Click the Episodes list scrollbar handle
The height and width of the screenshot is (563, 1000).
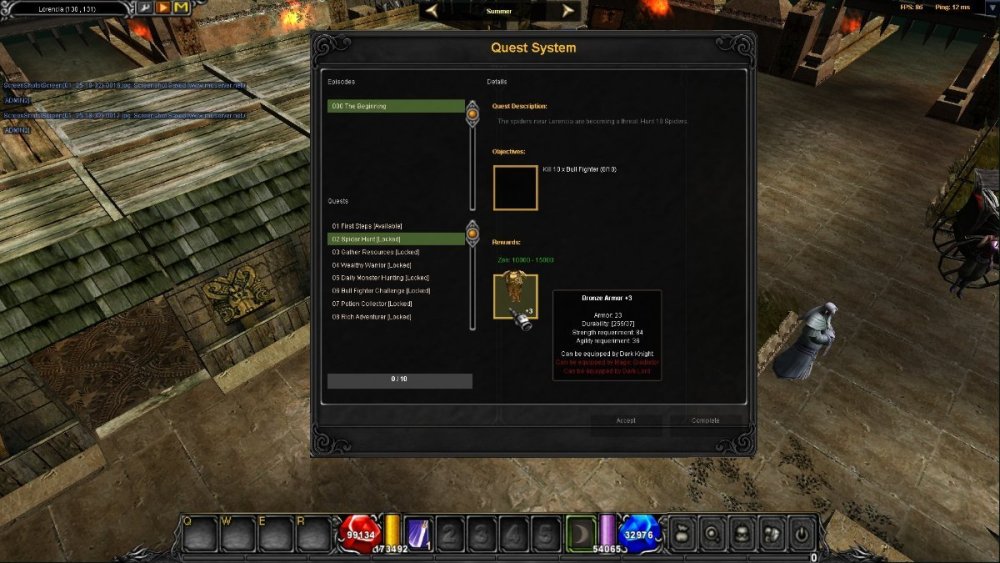(473, 114)
